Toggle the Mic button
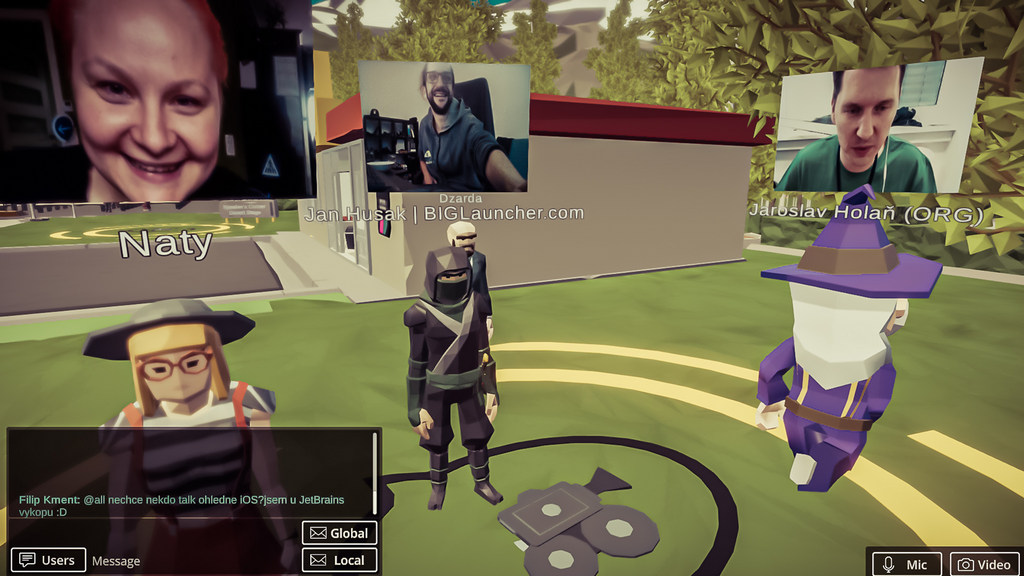The height and width of the screenshot is (576, 1024). click(x=905, y=564)
